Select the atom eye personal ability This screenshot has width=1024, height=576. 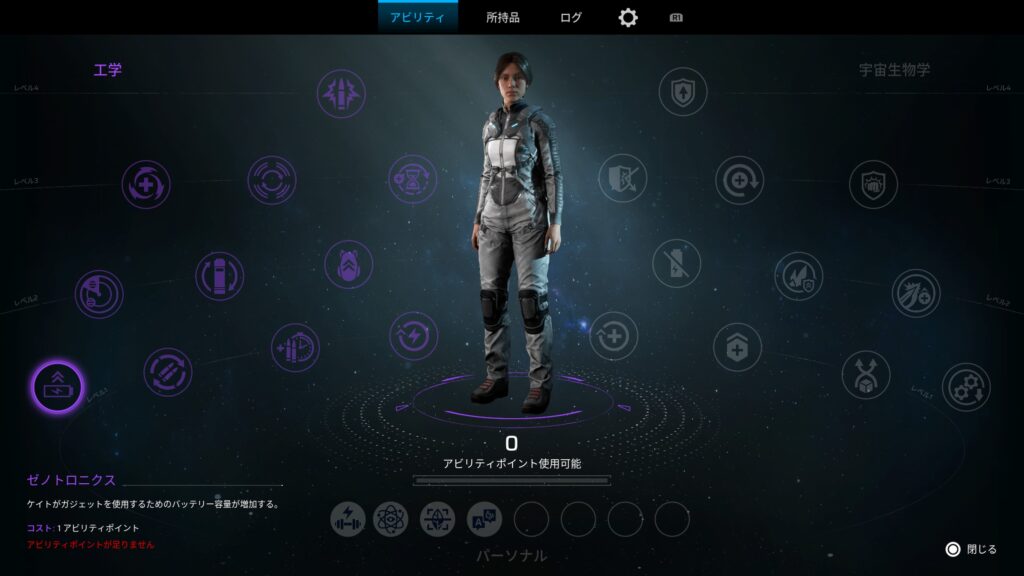(391, 518)
